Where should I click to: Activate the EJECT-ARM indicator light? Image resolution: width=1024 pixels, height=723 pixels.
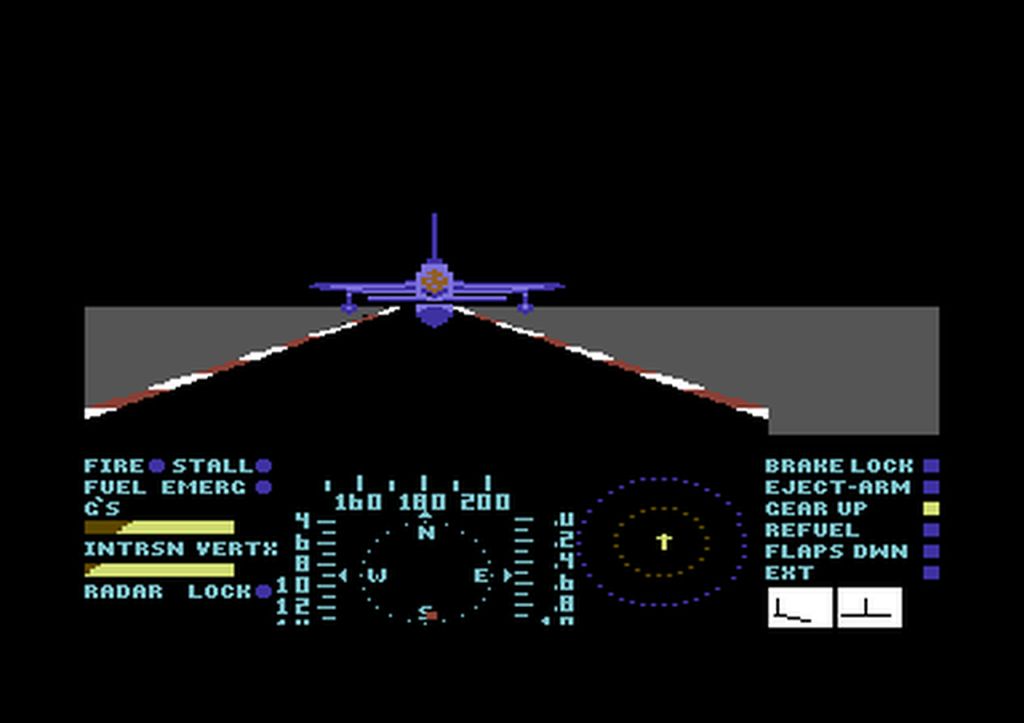[x=931, y=487]
